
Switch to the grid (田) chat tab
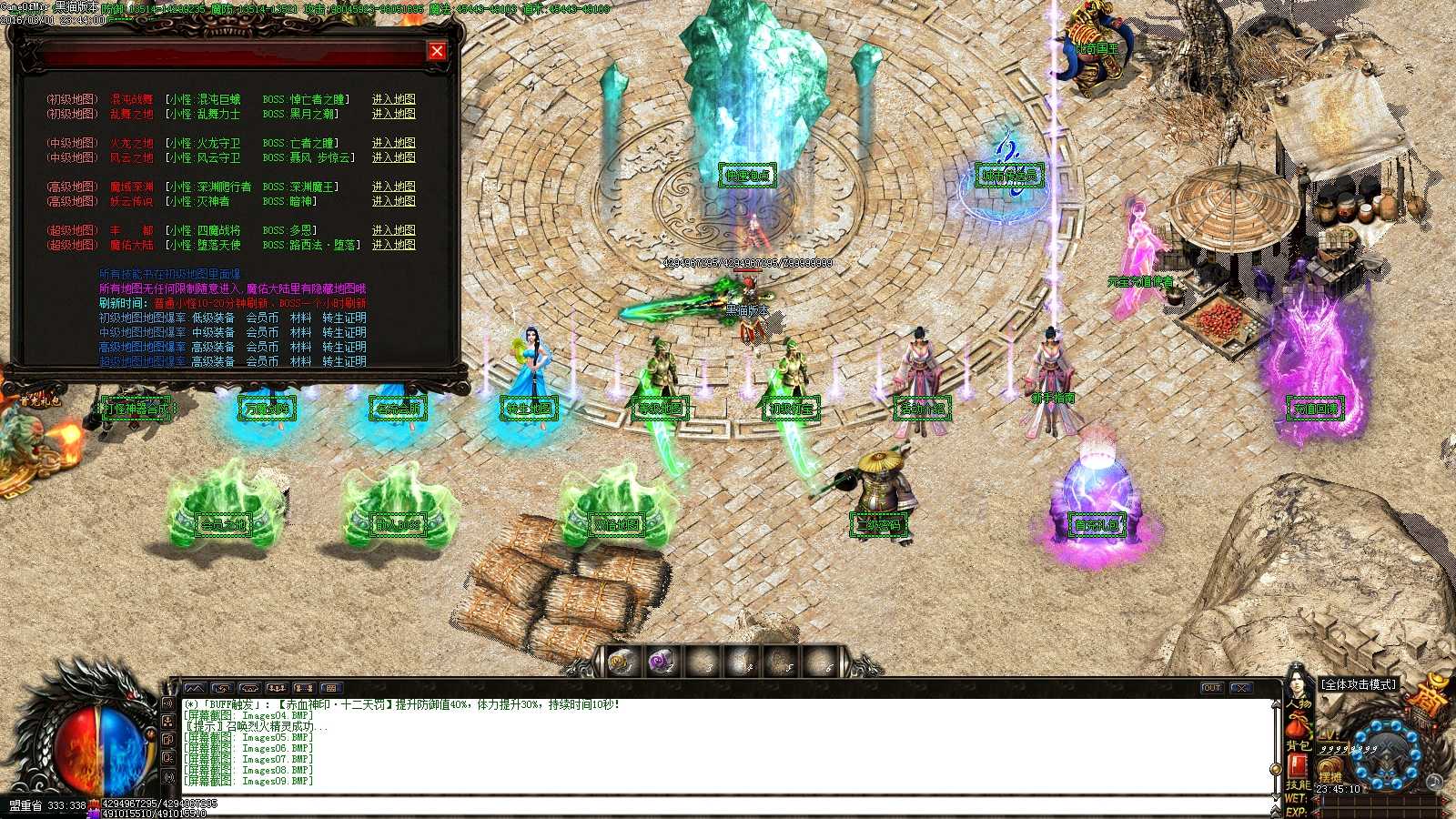(x=331, y=689)
